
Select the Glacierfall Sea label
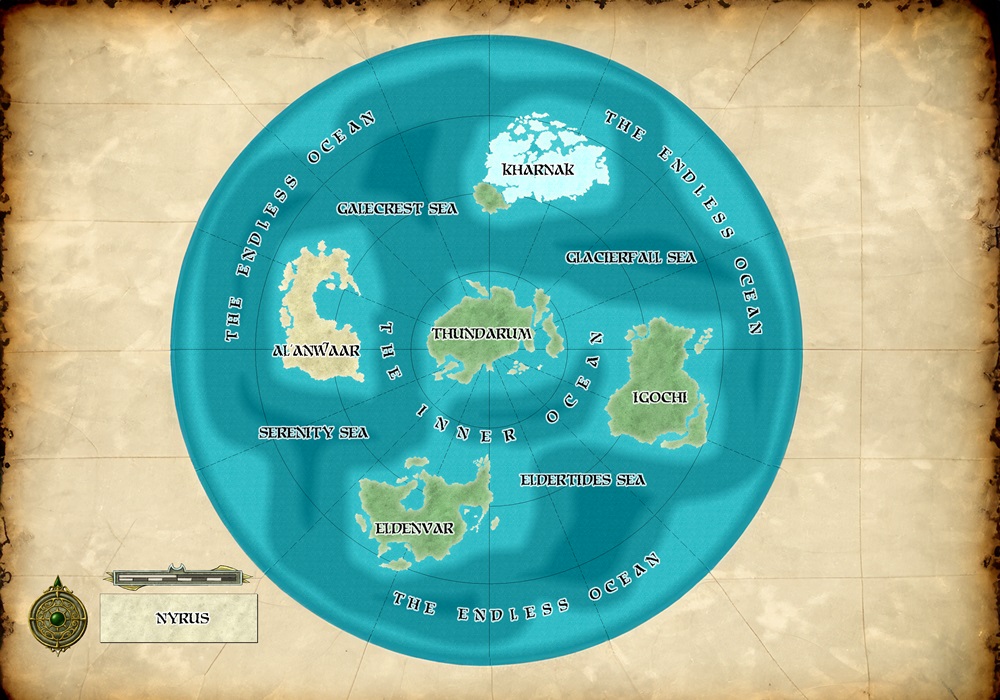[630, 257]
